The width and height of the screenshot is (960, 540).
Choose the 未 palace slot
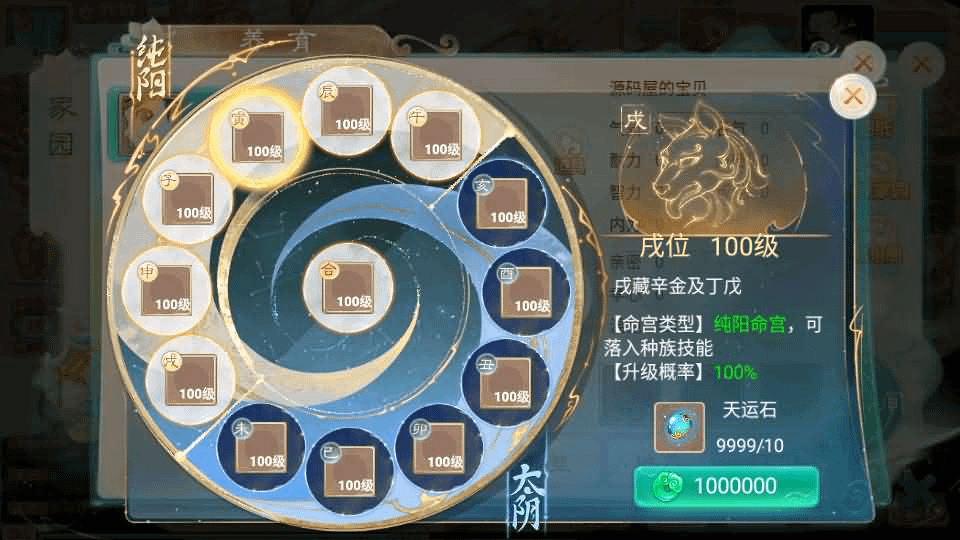260,447
